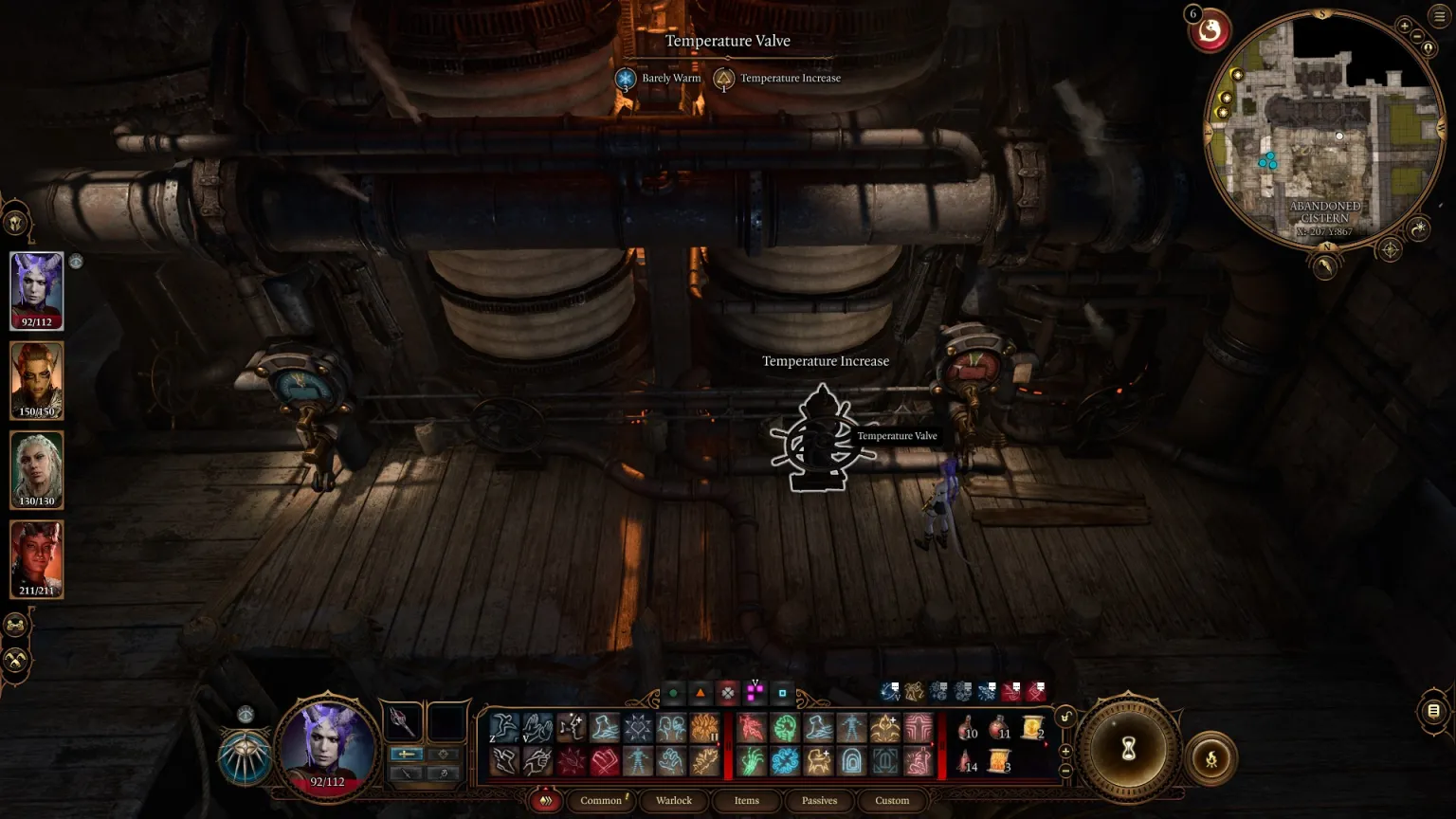Switch to the Warlock tab
This screenshot has width=1456, height=819.
[x=674, y=801]
